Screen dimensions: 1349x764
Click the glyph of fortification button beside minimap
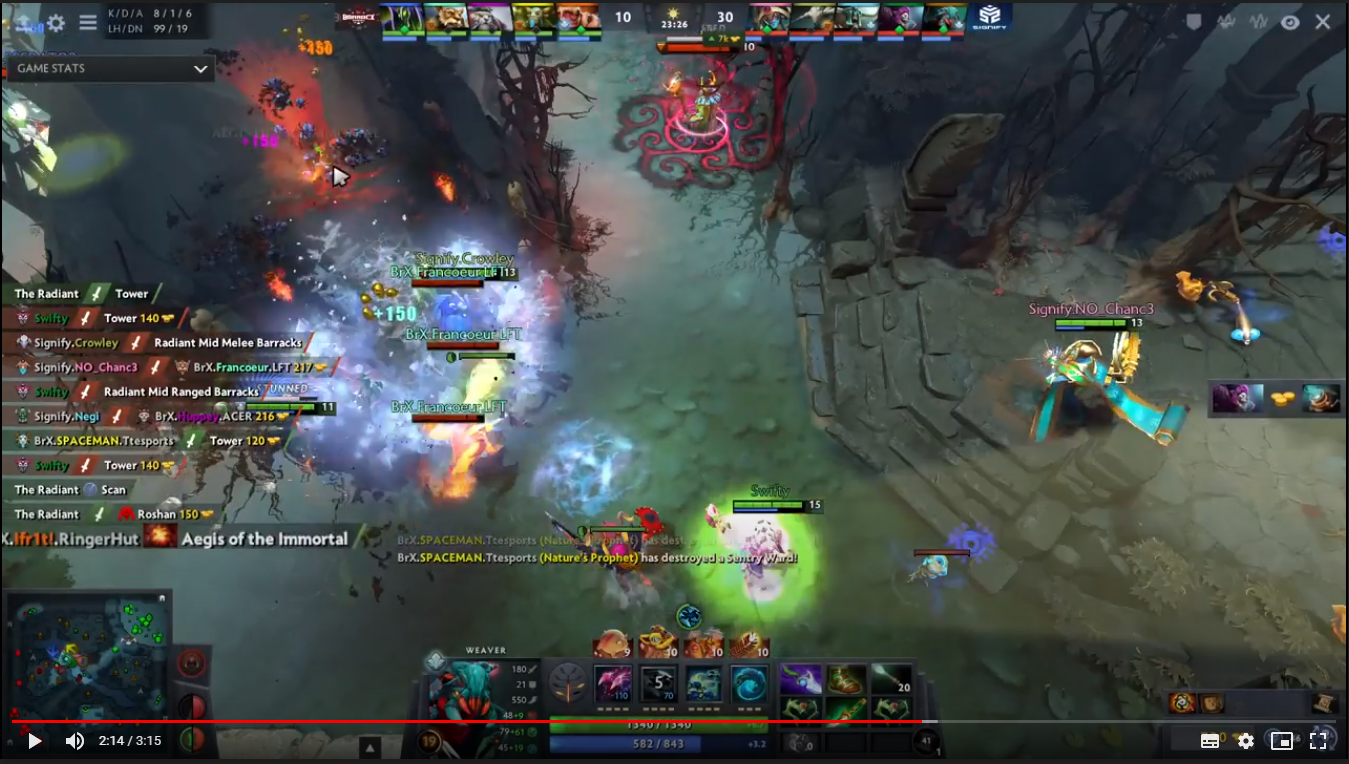191,662
